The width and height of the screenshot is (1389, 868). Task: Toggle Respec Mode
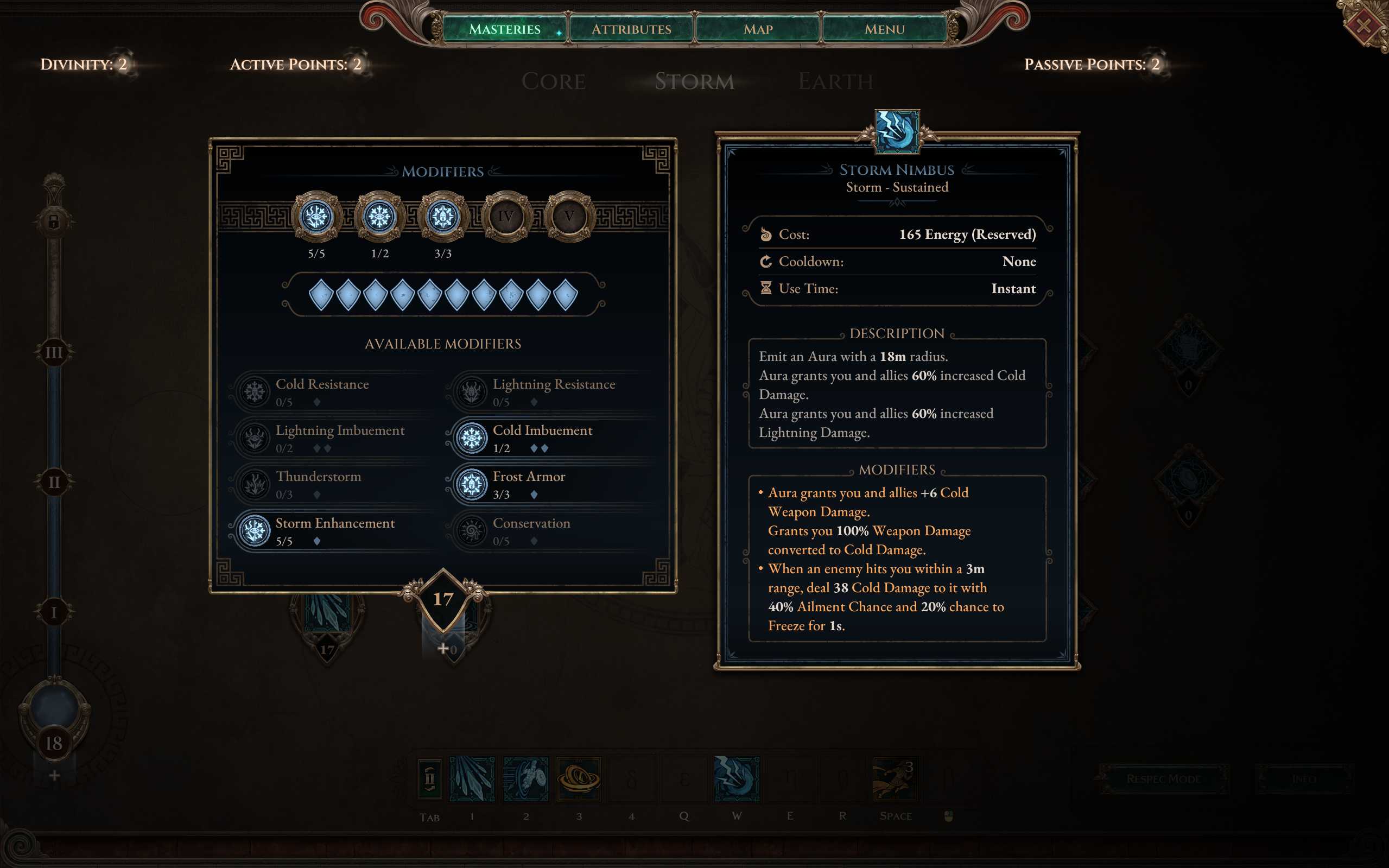[1163, 779]
